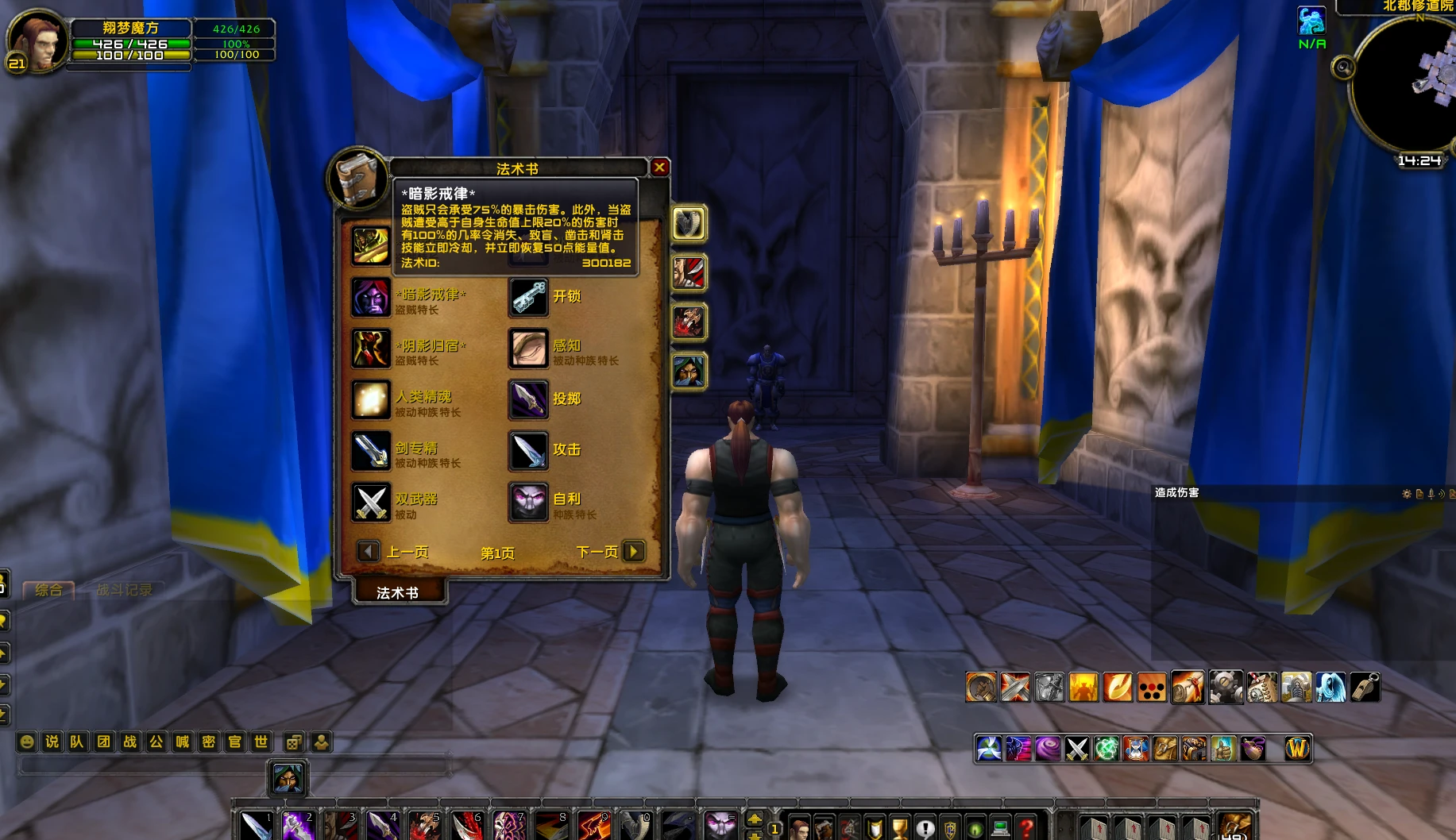Go to the next spellbook page
This screenshot has height=840, width=1456.
pyautogui.click(x=633, y=551)
